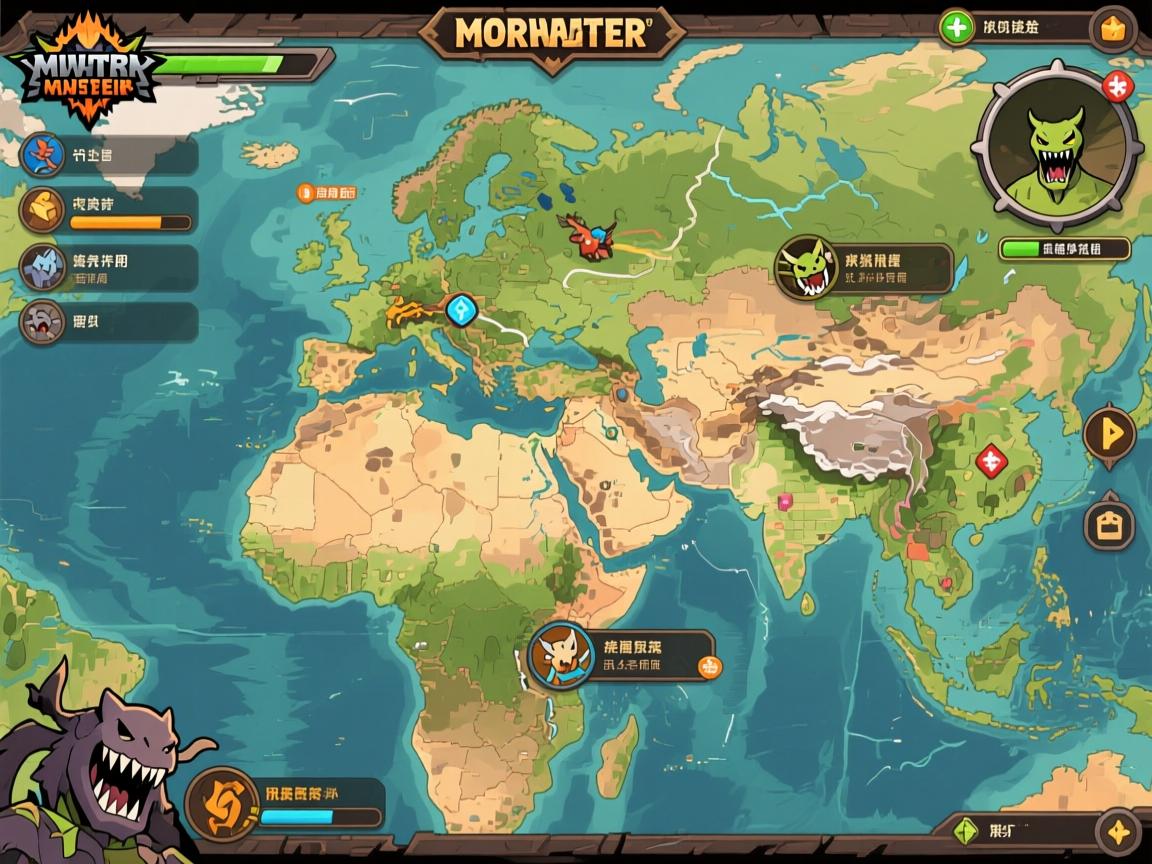
Task: Choose the horned beast marker in Africa
Action: click(x=555, y=655)
